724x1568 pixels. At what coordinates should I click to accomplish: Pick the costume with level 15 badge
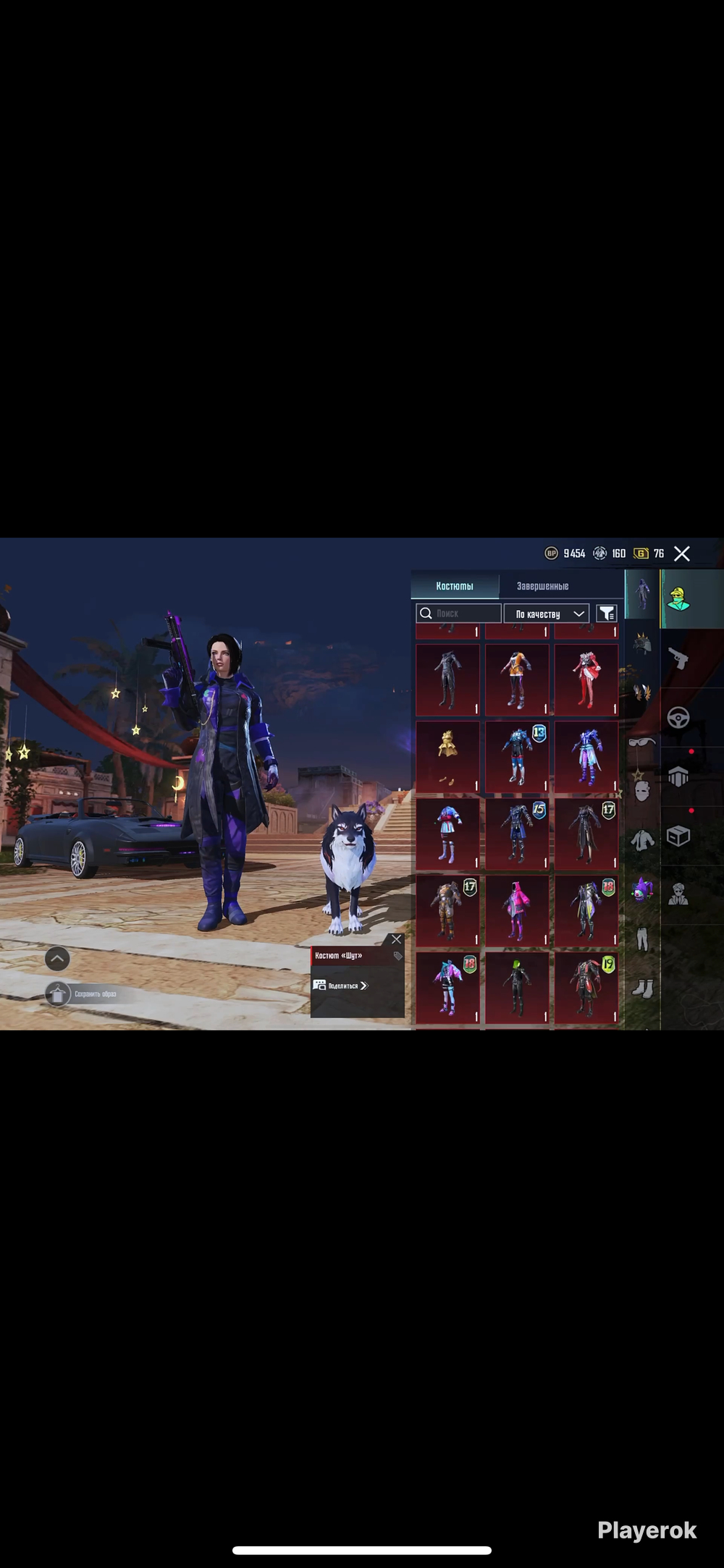pos(517,834)
